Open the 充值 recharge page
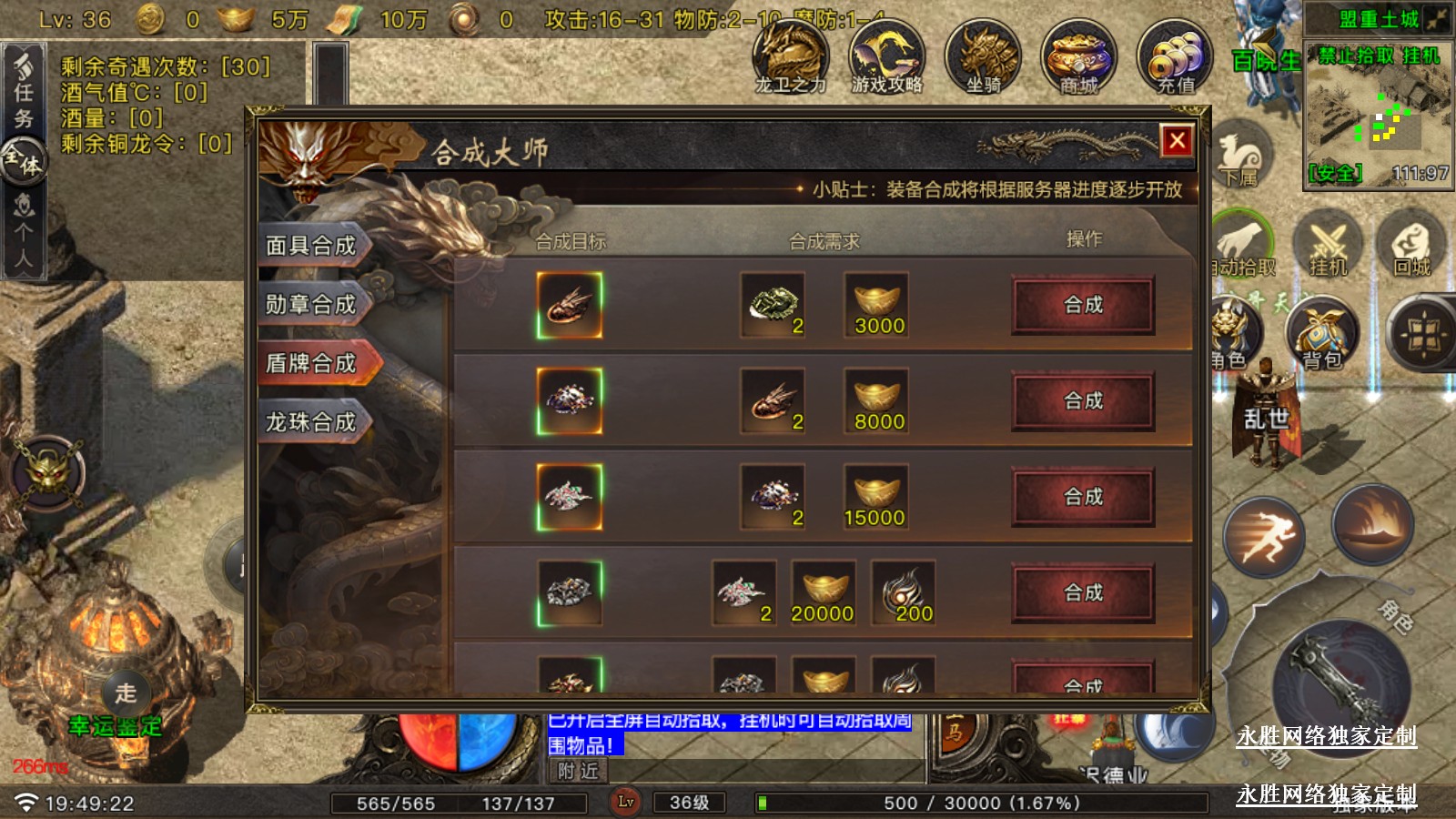Viewport: 1456px width, 819px height. (x=1175, y=58)
